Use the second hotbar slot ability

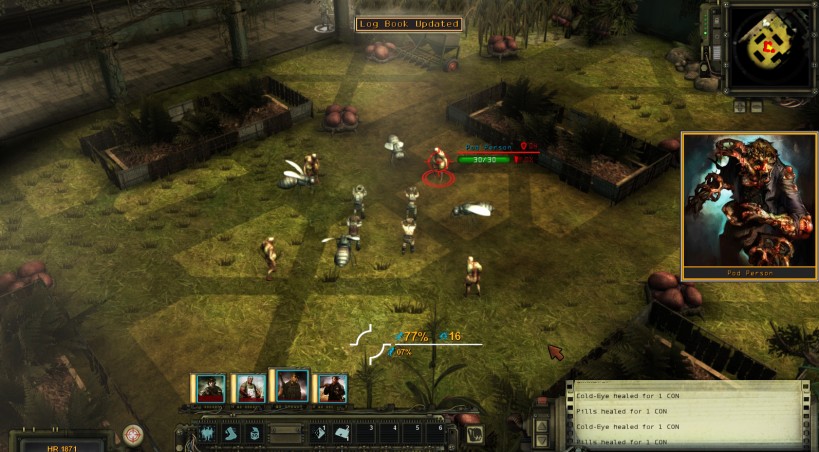(x=231, y=434)
